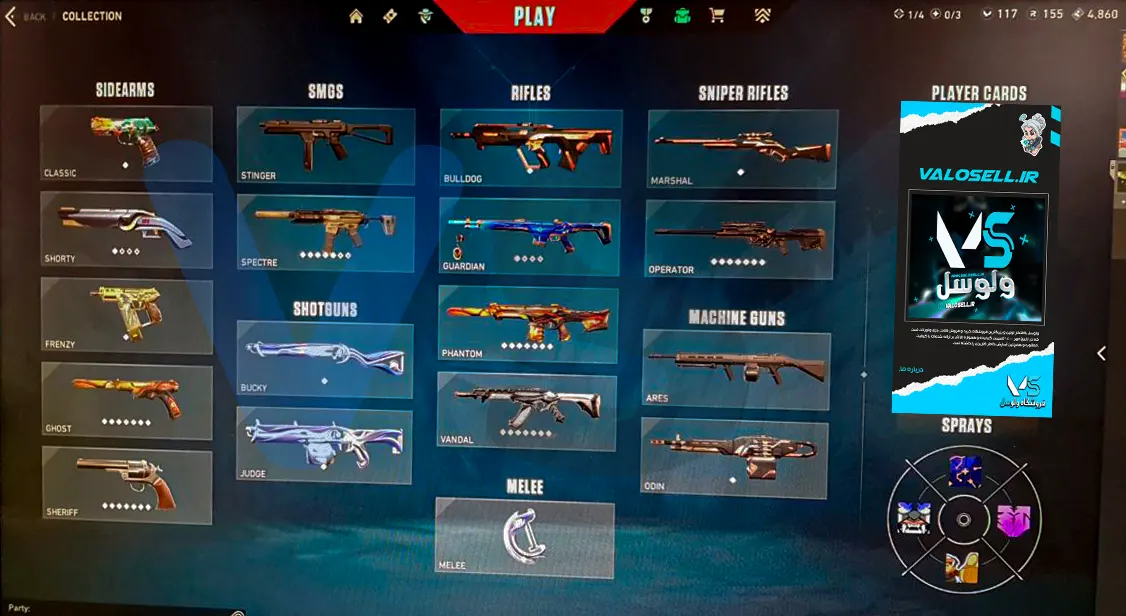The height and width of the screenshot is (616, 1126).
Task: Open the Judge shotgun tile
Action: 325,445
